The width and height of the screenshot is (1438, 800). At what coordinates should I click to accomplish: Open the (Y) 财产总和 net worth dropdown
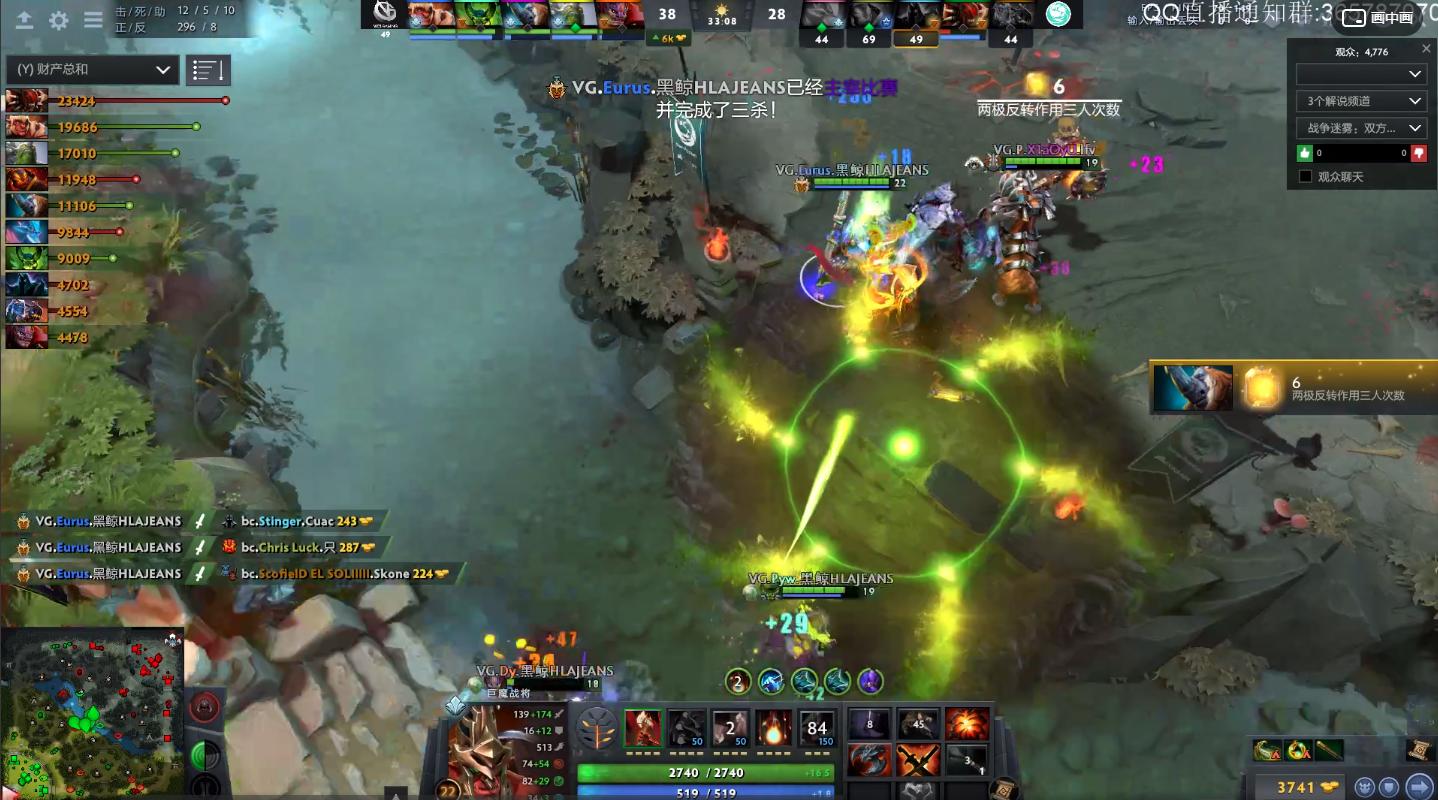pos(91,69)
